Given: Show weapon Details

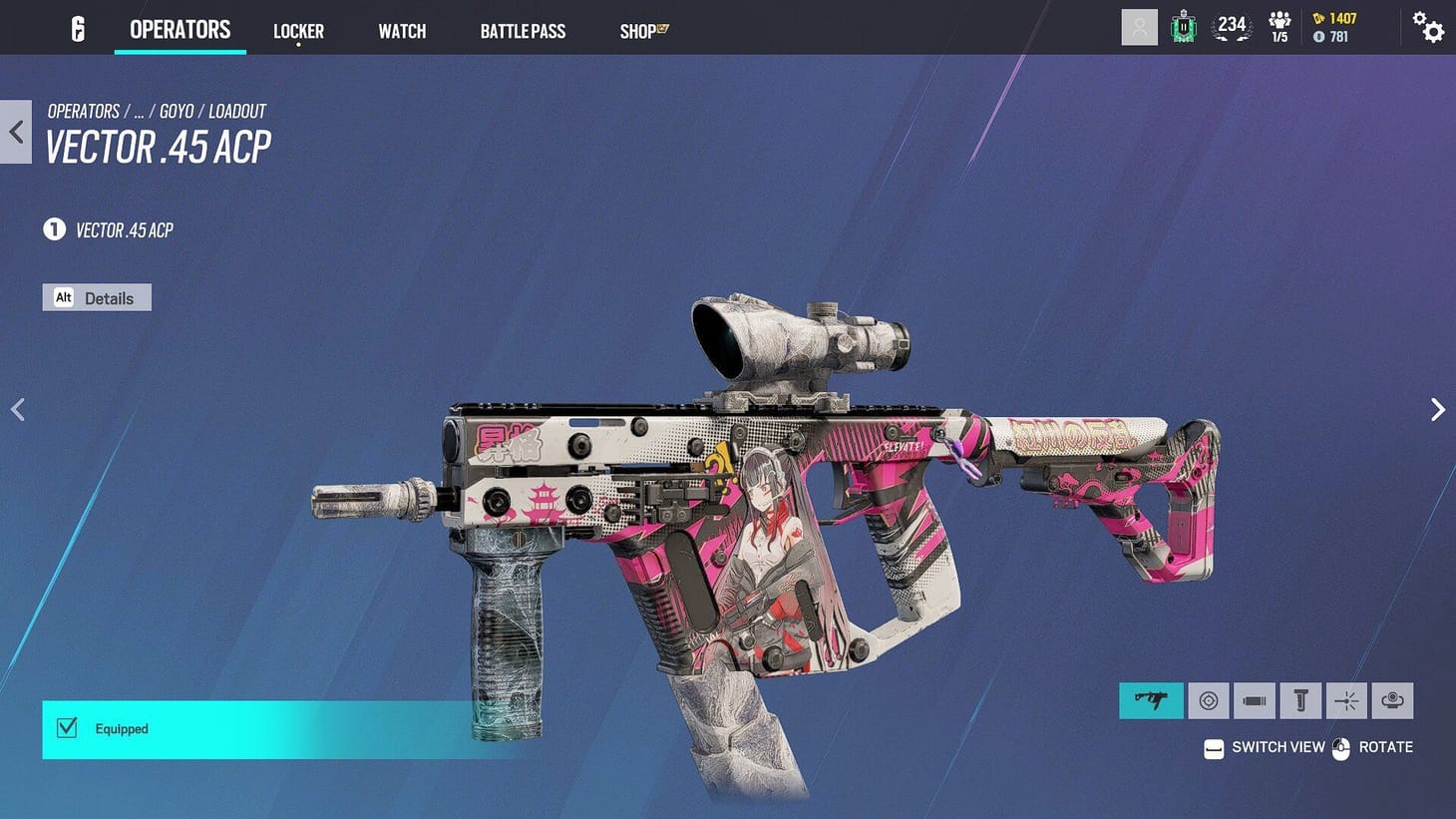Looking at the screenshot, I should tap(97, 297).
